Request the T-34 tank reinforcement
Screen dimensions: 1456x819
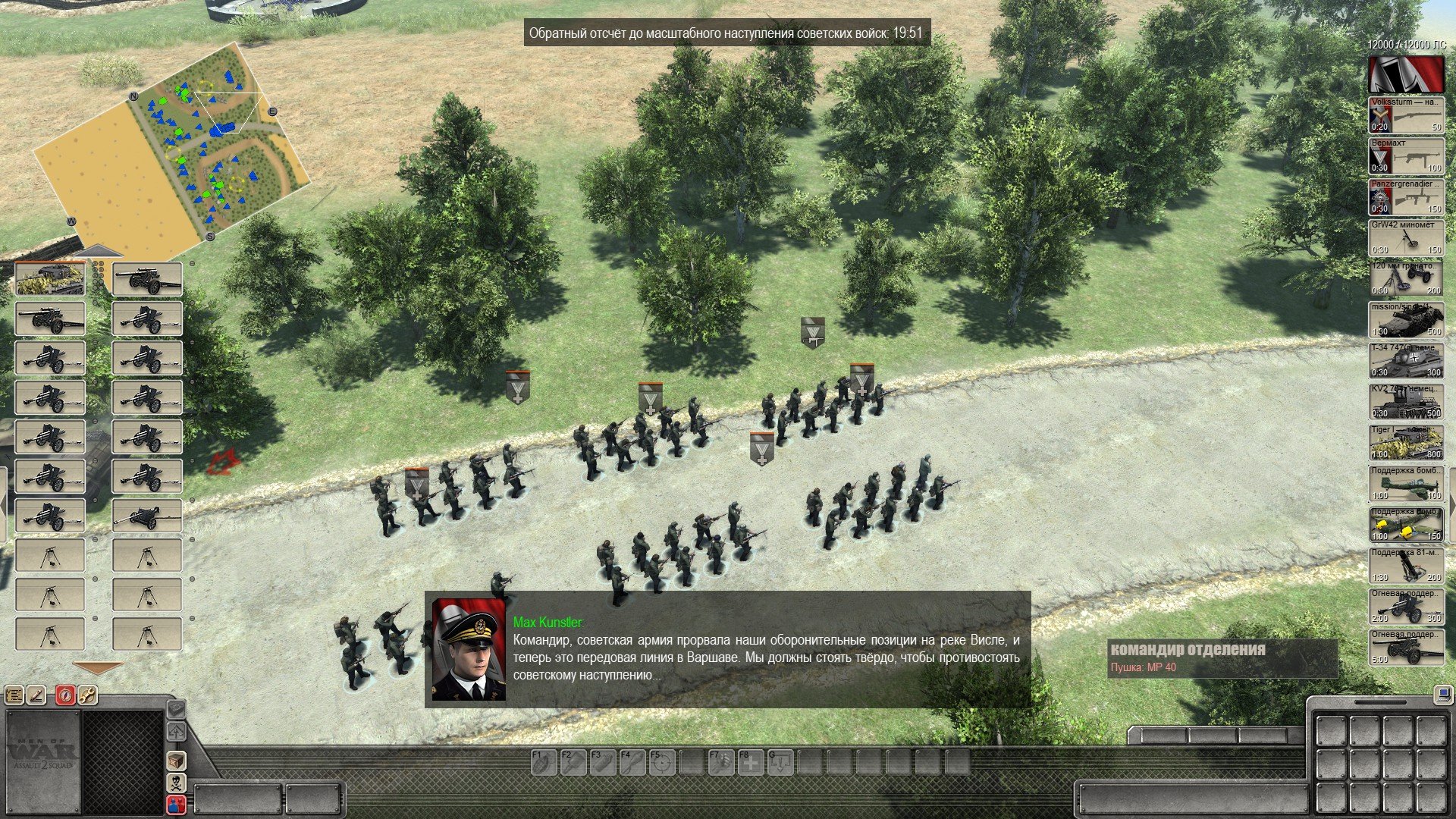tap(1406, 361)
